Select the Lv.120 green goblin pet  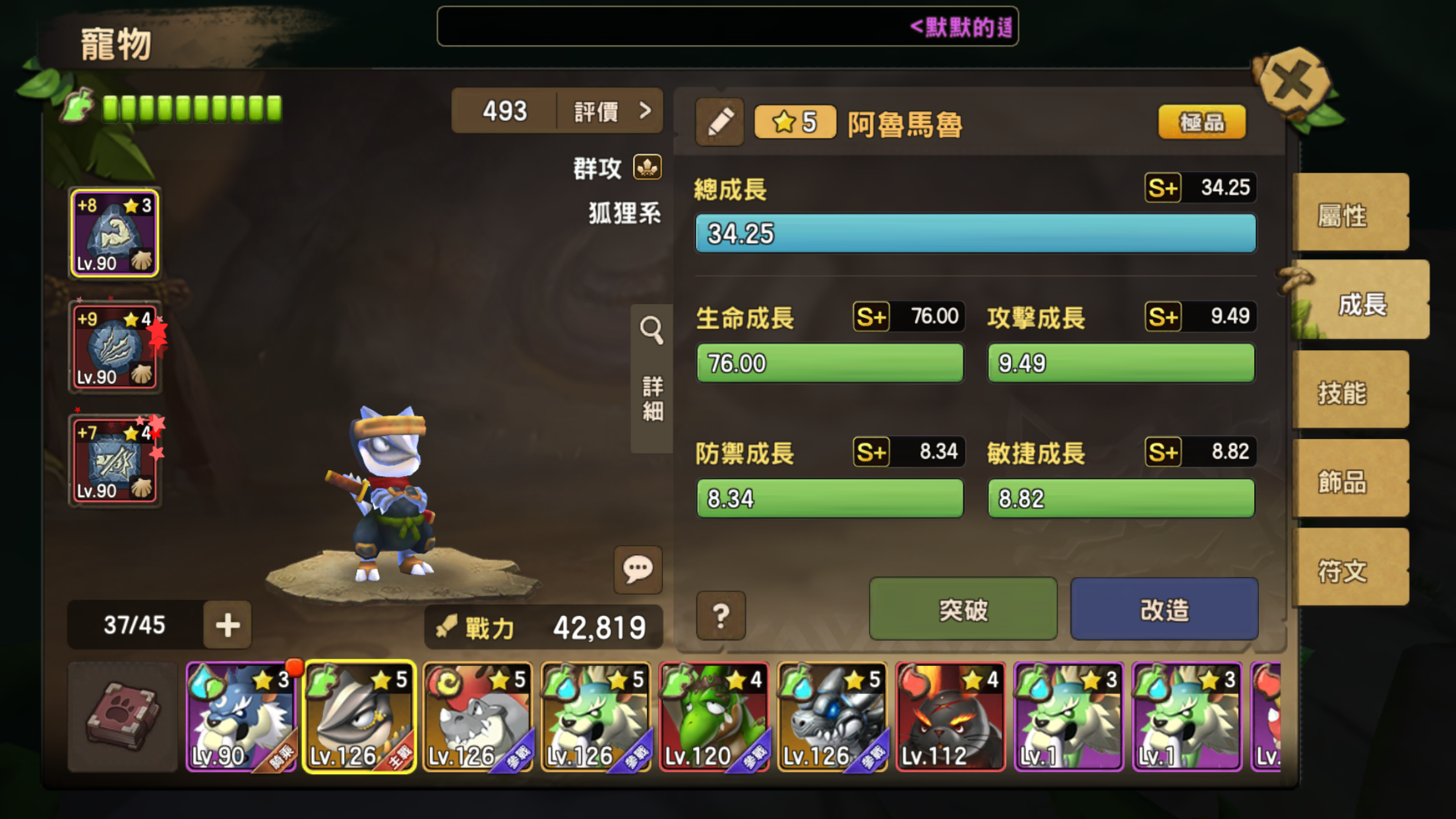(x=713, y=717)
